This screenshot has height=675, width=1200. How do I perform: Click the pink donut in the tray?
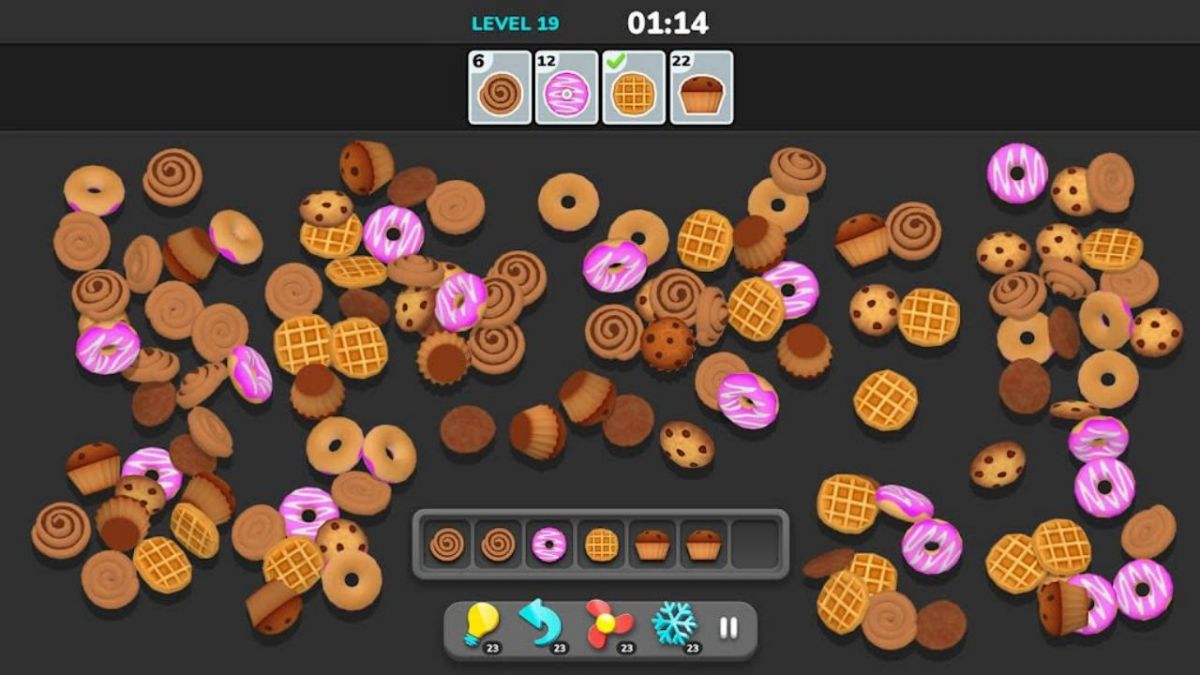(x=549, y=544)
